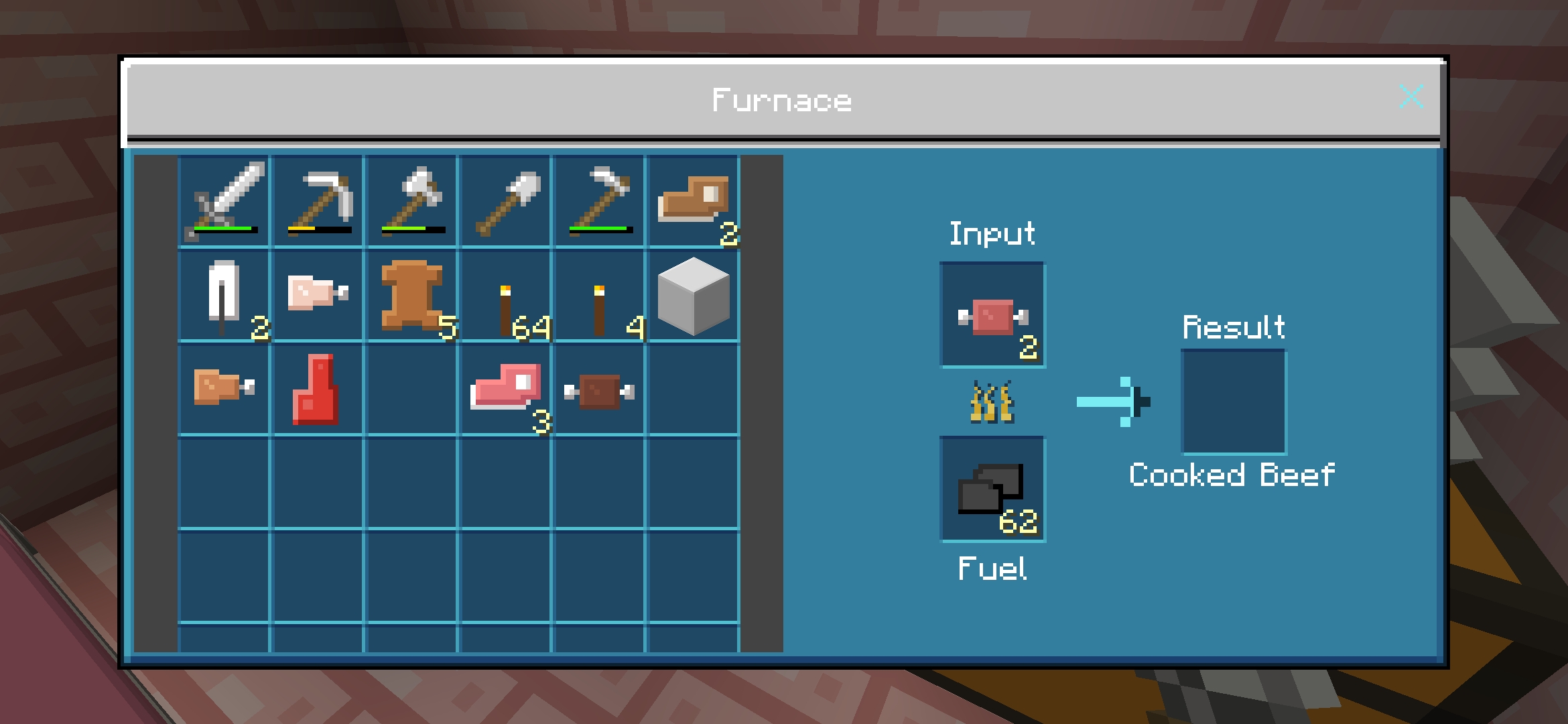This screenshot has width=1568, height=724.
Task: Choose the iron axe slot
Action: tap(412, 201)
